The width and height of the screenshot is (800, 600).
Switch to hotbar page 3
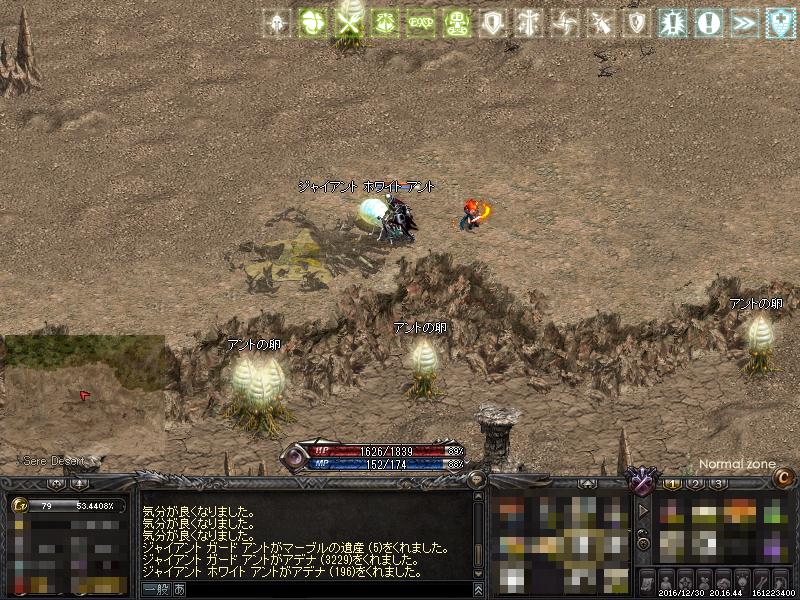pyautogui.click(x=718, y=484)
